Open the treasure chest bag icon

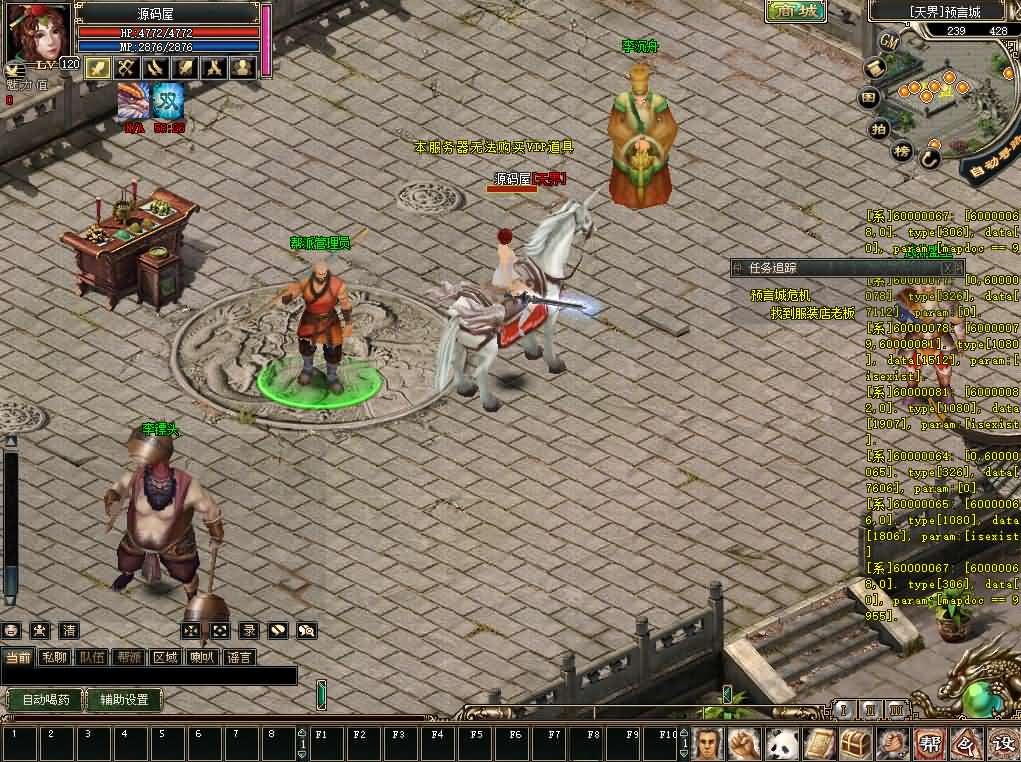pyautogui.click(x=853, y=744)
